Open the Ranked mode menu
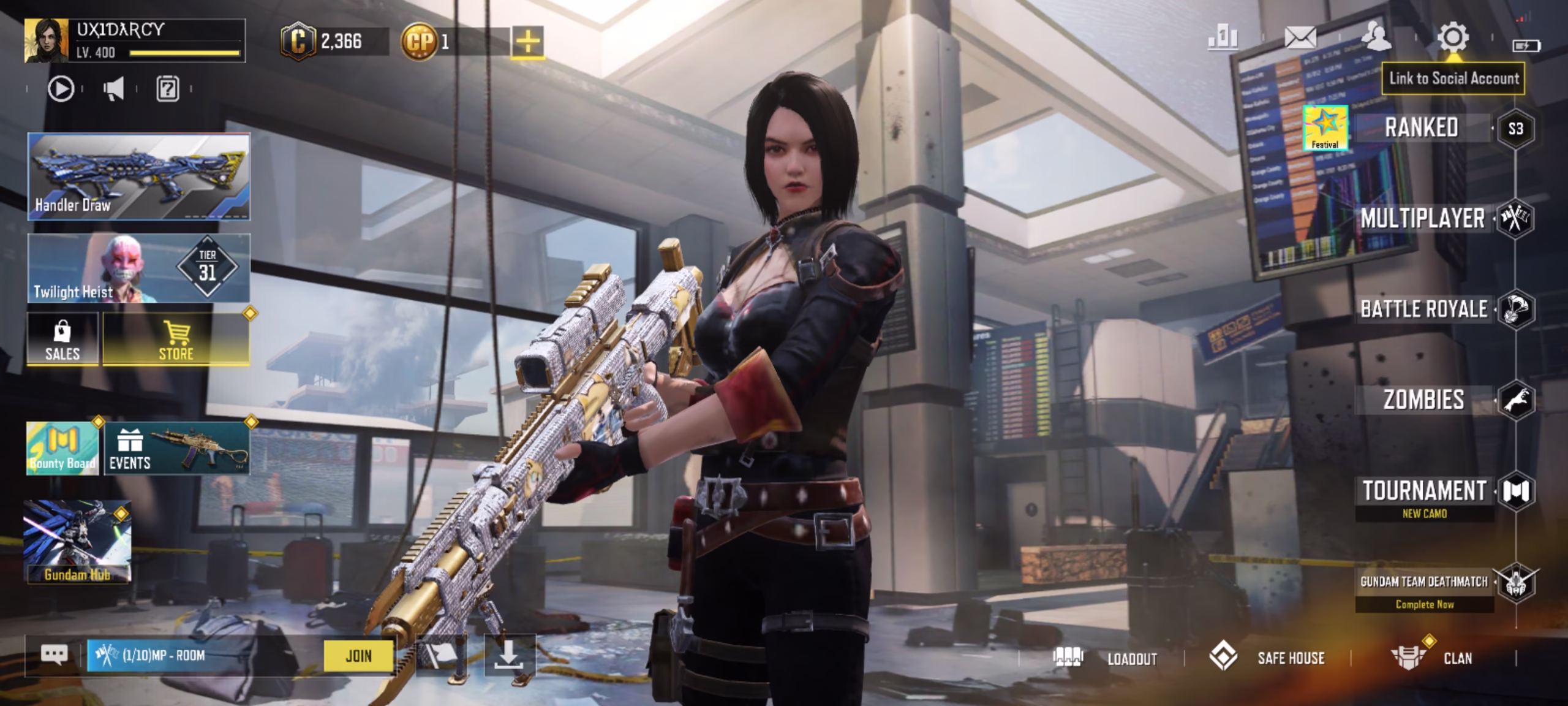This screenshot has height=706, width=1568. point(1421,128)
